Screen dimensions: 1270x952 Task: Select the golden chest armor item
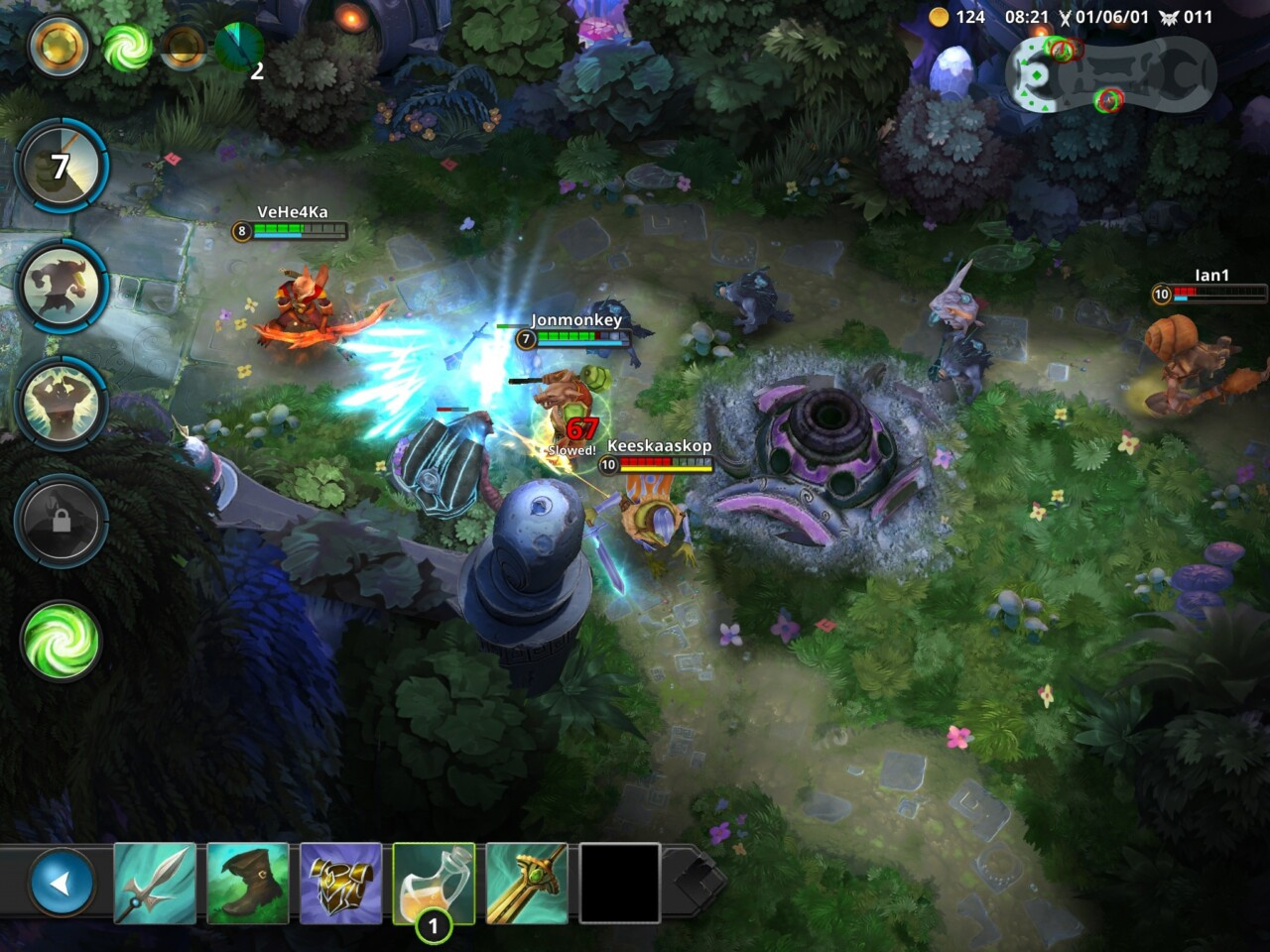[340, 883]
